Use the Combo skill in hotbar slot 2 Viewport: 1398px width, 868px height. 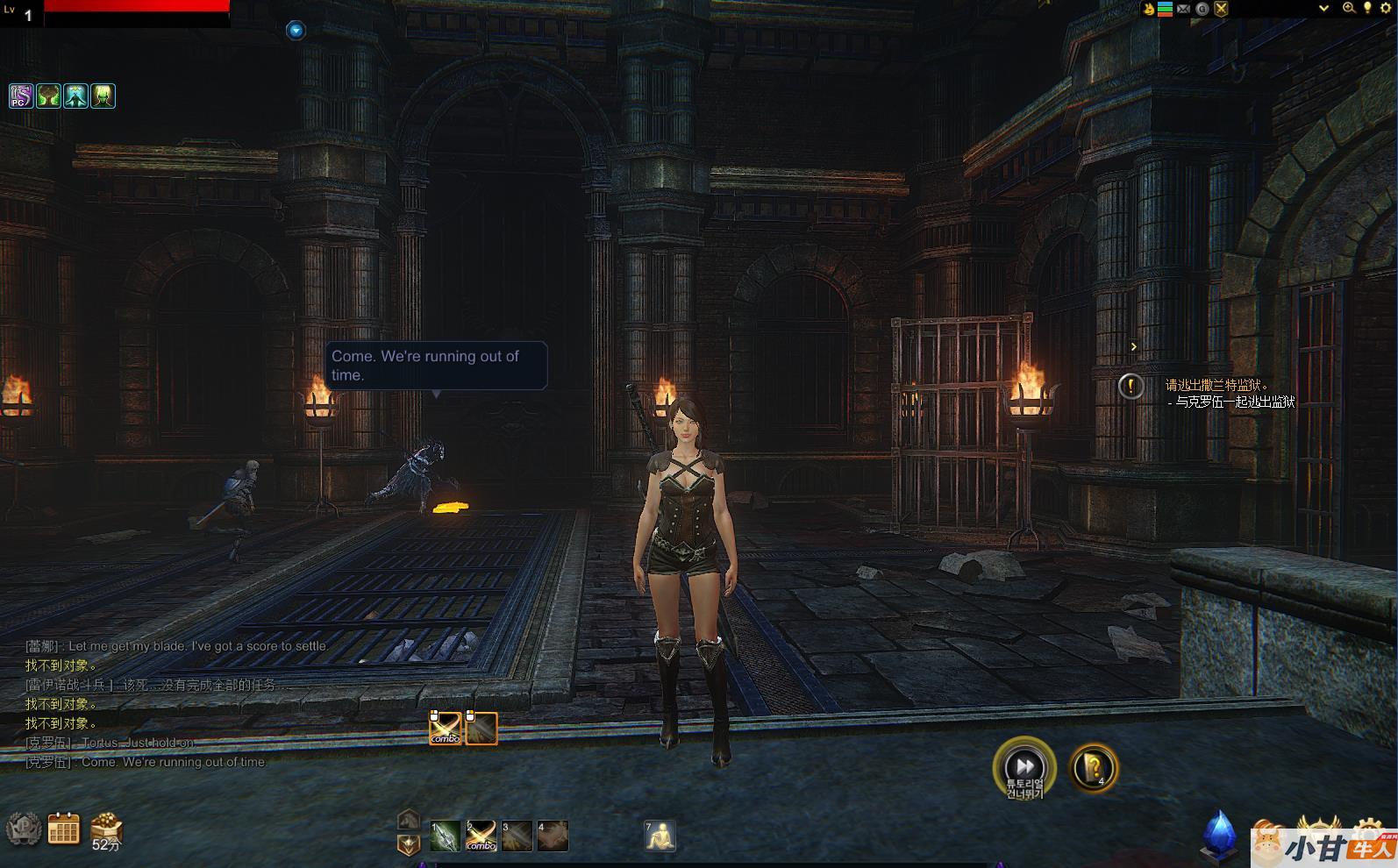(481, 836)
